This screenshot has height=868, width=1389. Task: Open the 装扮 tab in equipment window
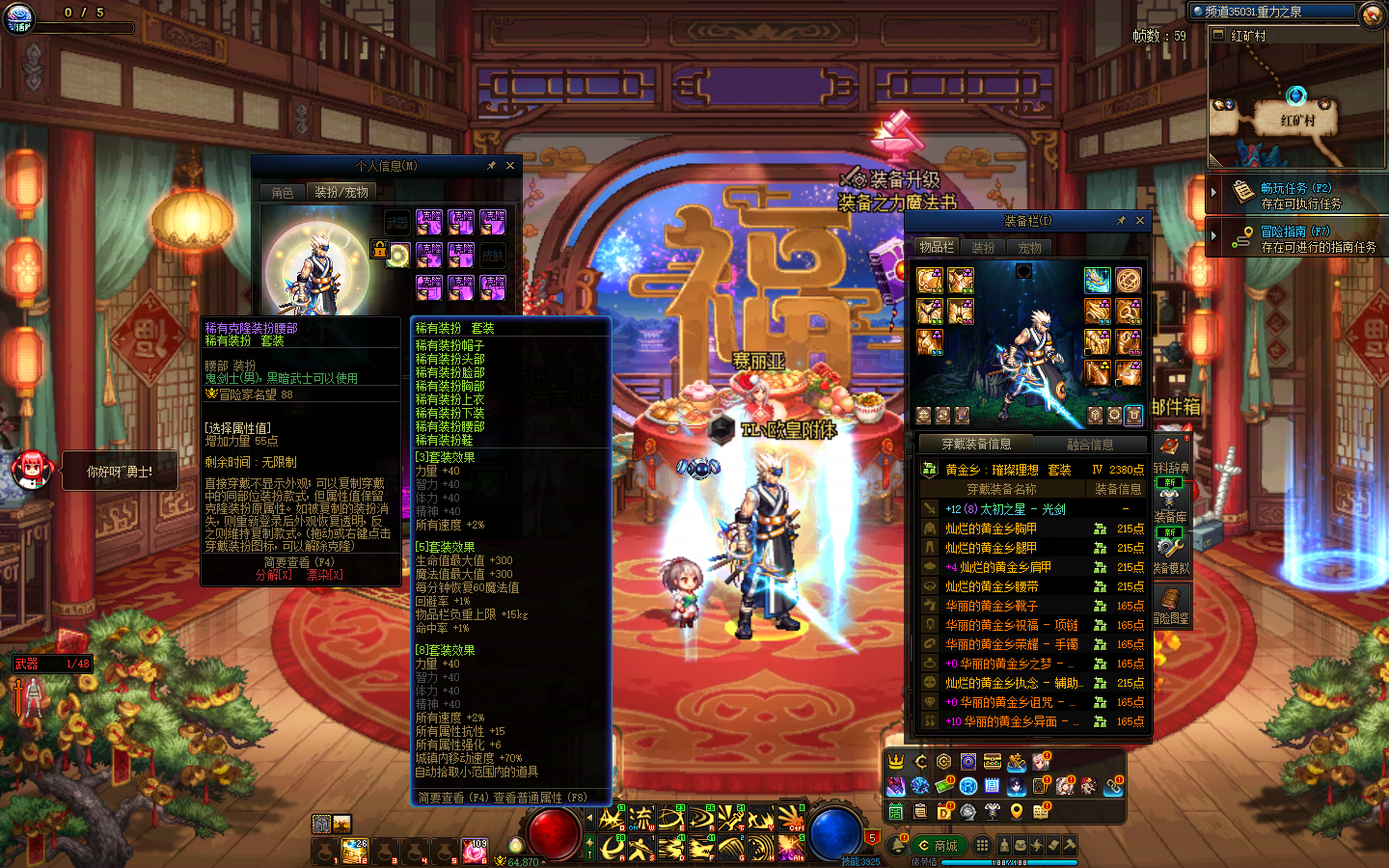tap(983, 248)
